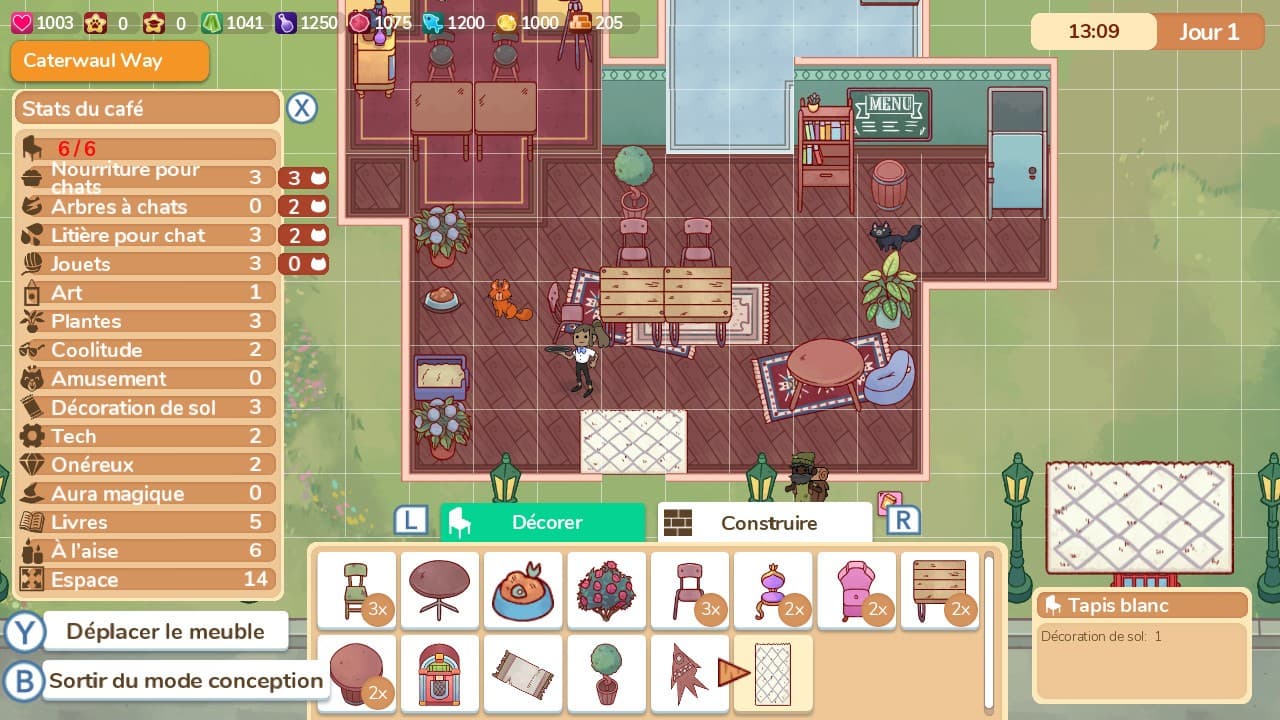Select the rose bush decoration

pyautogui.click(x=606, y=590)
